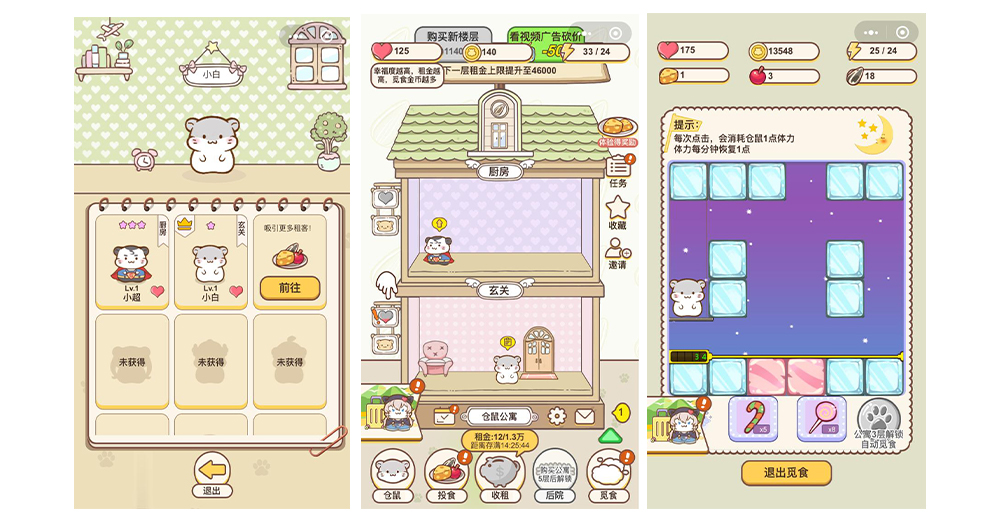Open the mail envelope icon
The width and height of the screenshot is (1000, 525).
click(585, 415)
